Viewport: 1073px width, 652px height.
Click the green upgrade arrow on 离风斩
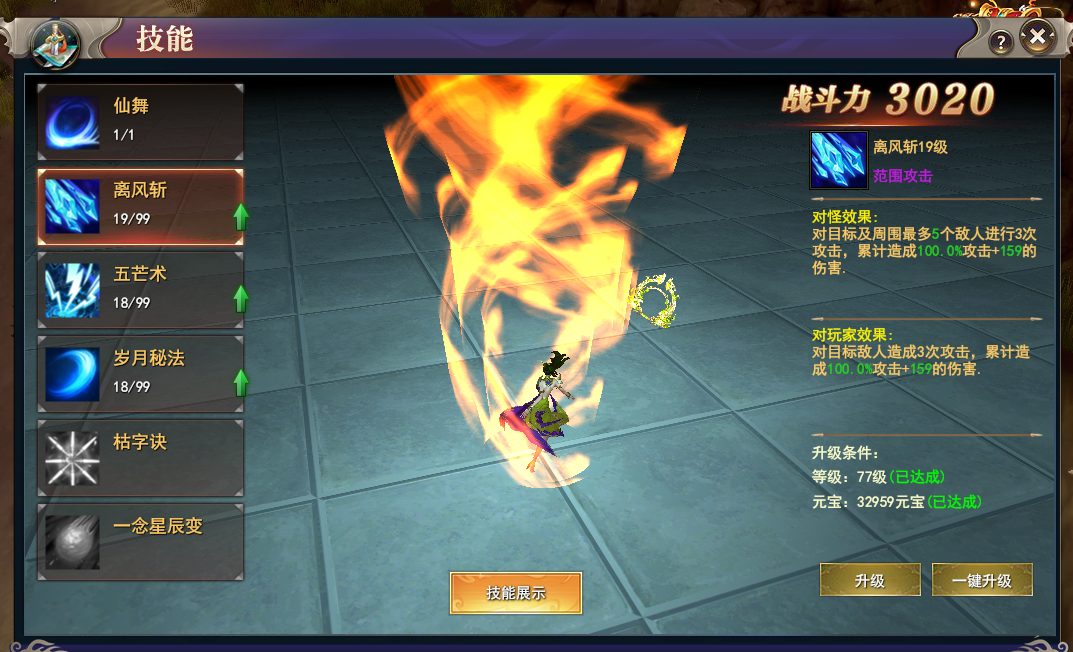[x=240, y=216]
